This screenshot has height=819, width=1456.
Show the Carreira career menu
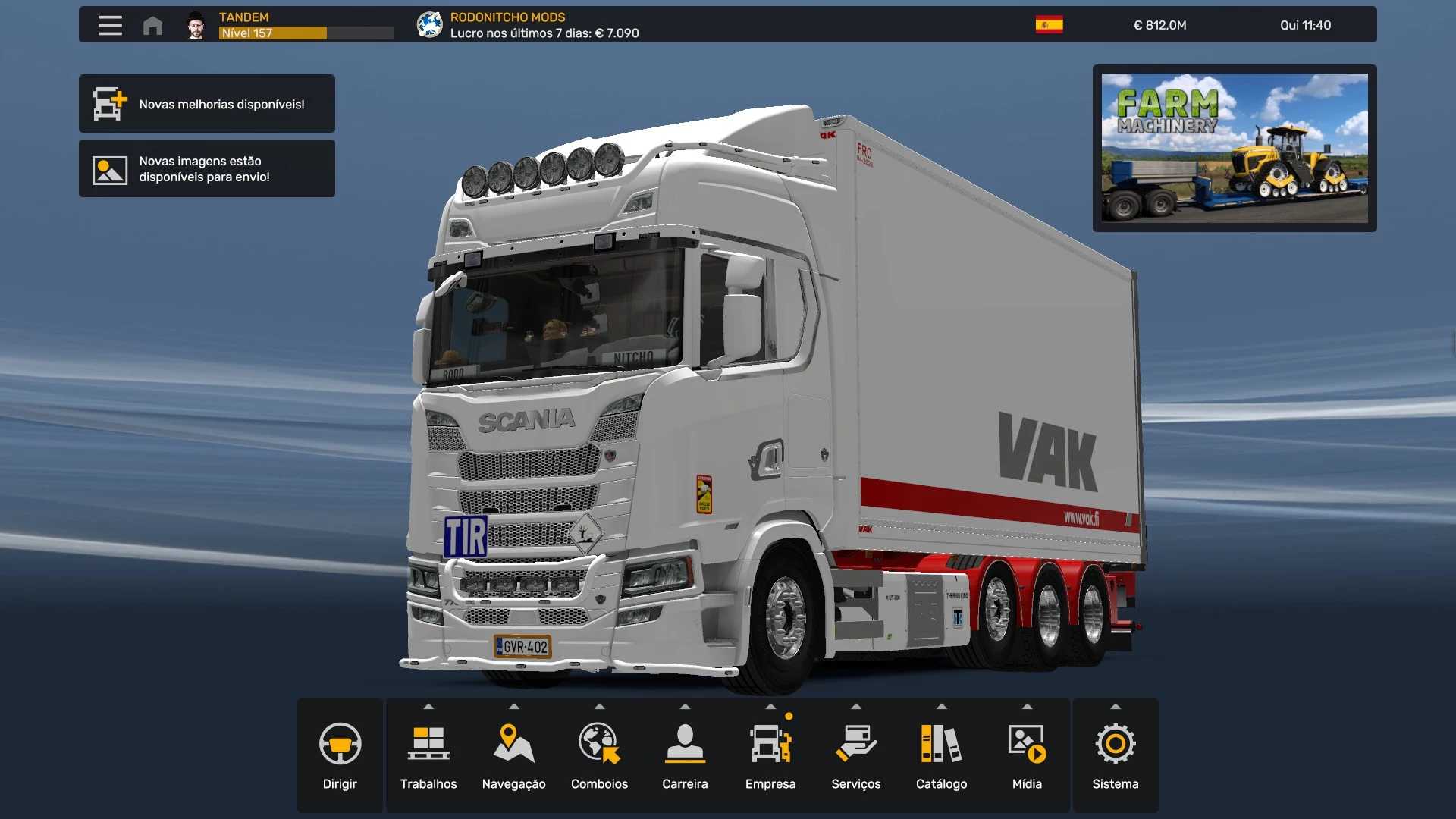click(685, 755)
